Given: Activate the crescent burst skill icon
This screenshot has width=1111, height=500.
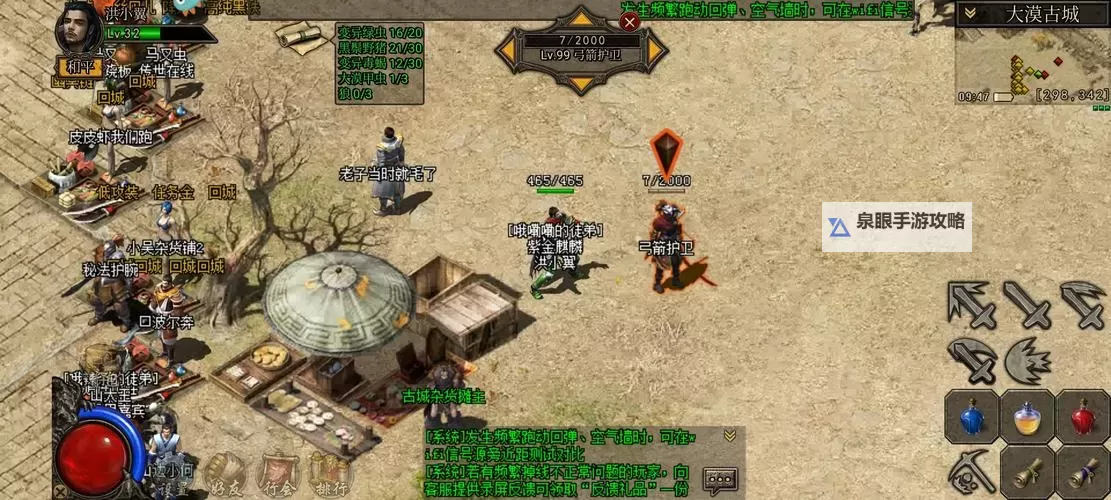Looking at the screenshot, I should click(1026, 359).
